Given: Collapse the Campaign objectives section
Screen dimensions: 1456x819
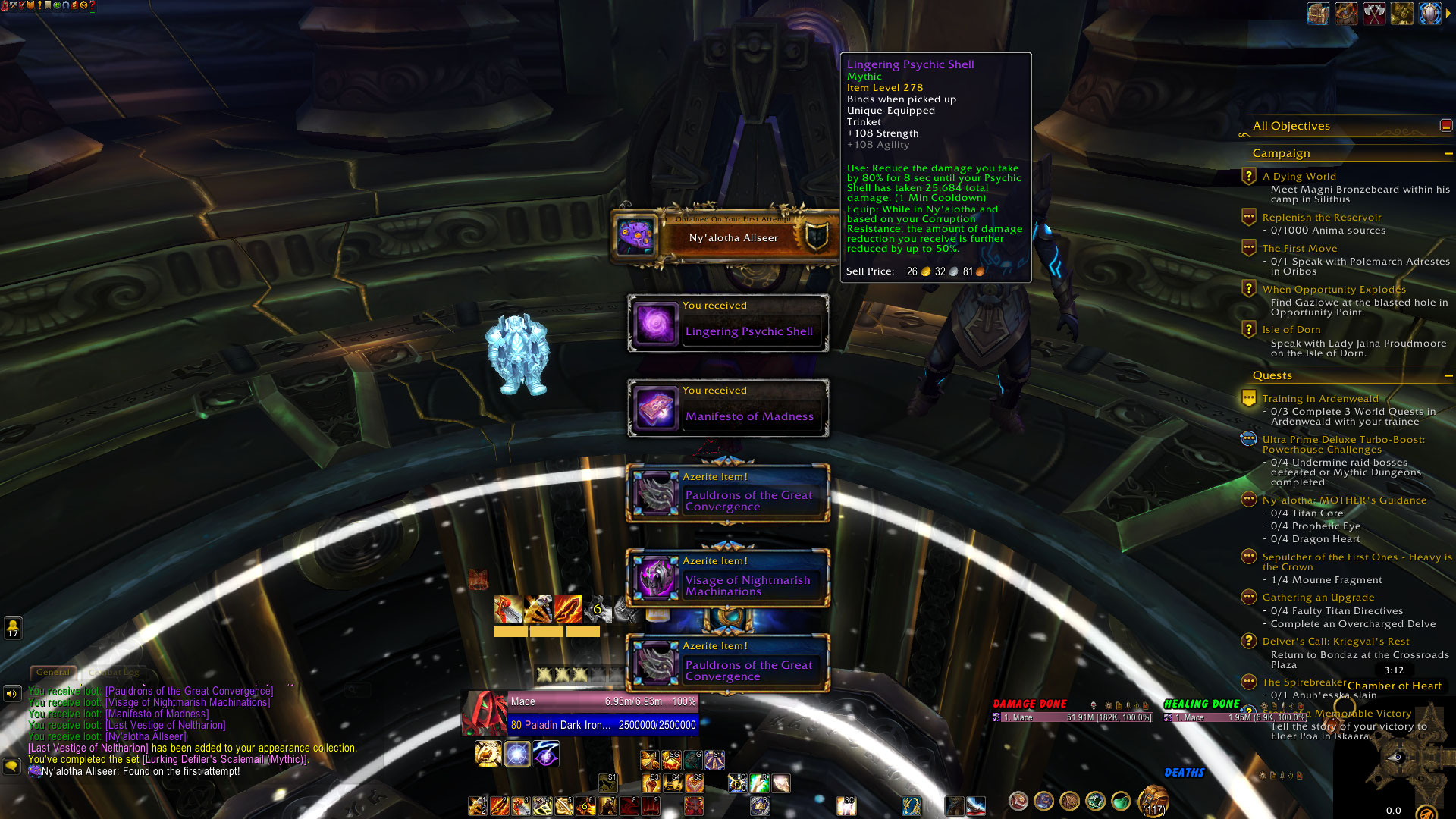Looking at the screenshot, I should click(1448, 153).
